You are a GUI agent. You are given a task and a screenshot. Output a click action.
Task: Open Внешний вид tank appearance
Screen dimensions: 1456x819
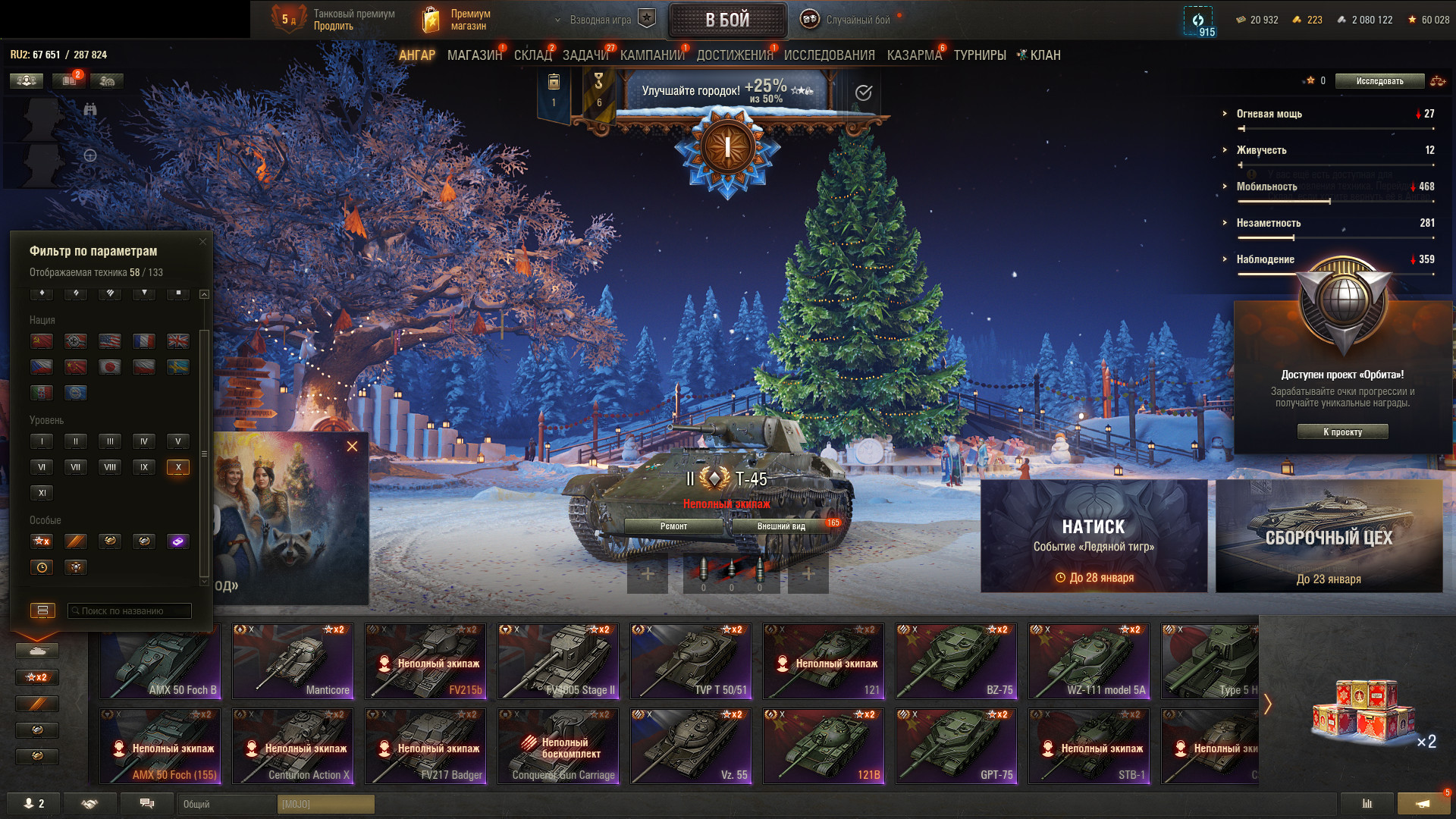[x=781, y=526]
